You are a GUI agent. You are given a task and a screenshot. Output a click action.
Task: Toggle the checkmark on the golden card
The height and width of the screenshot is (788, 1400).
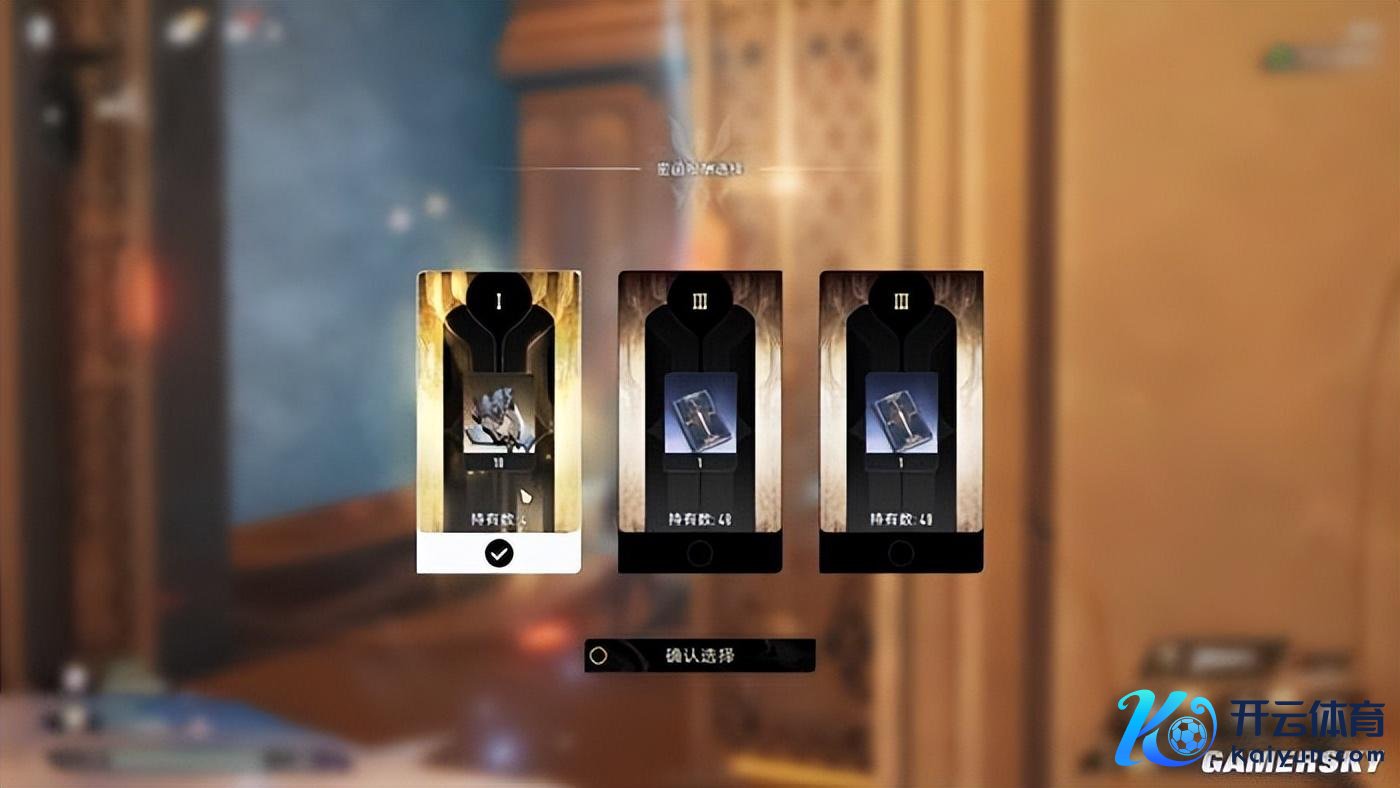(498, 554)
